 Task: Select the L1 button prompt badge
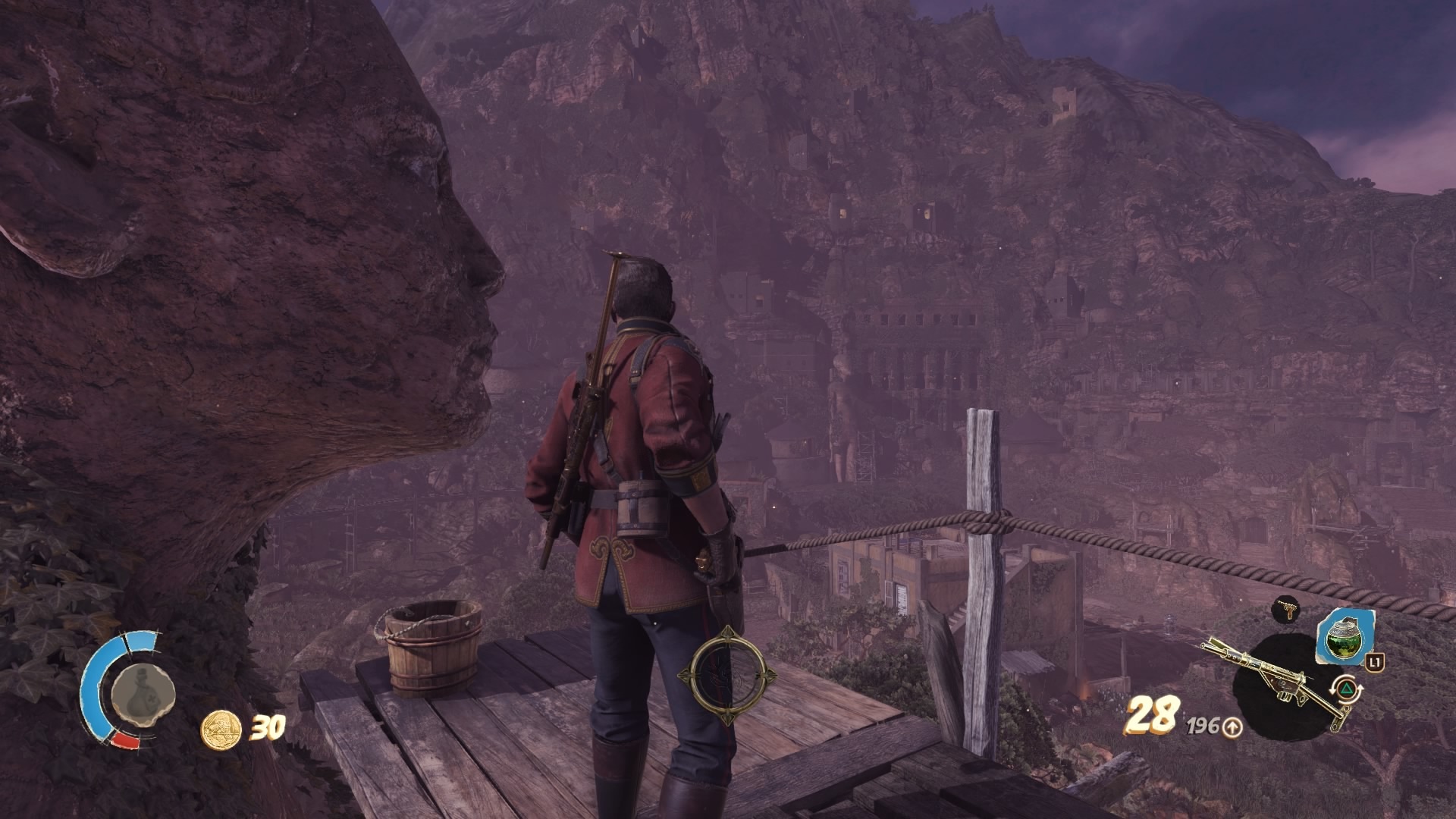coord(1375,664)
